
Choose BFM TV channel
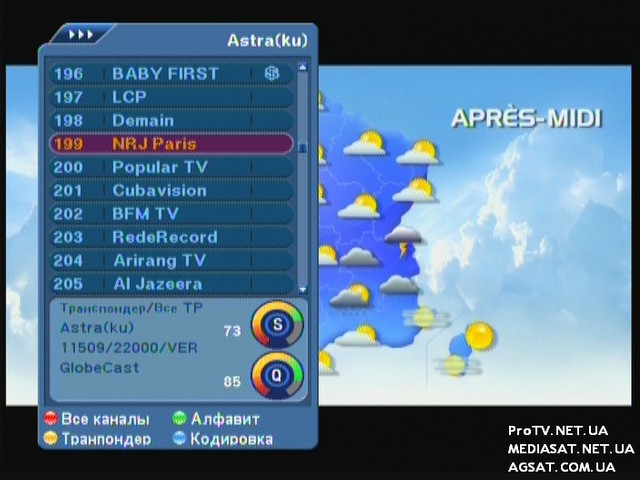pyautogui.click(x=170, y=213)
